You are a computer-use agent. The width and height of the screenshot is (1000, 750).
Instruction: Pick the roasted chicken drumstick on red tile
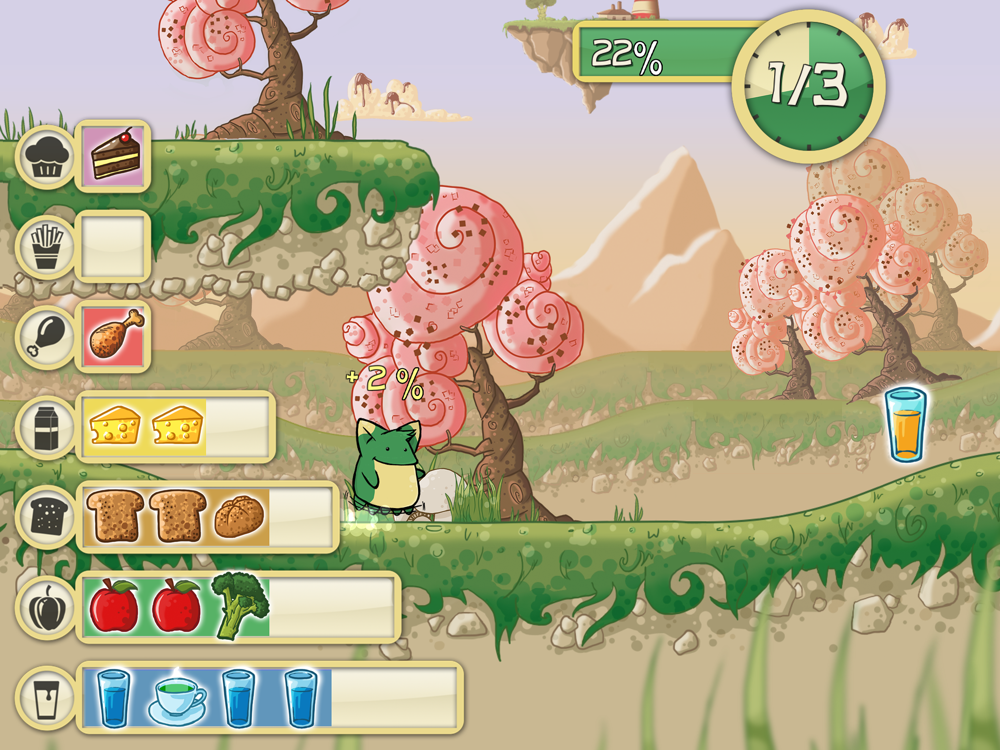click(115, 336)
